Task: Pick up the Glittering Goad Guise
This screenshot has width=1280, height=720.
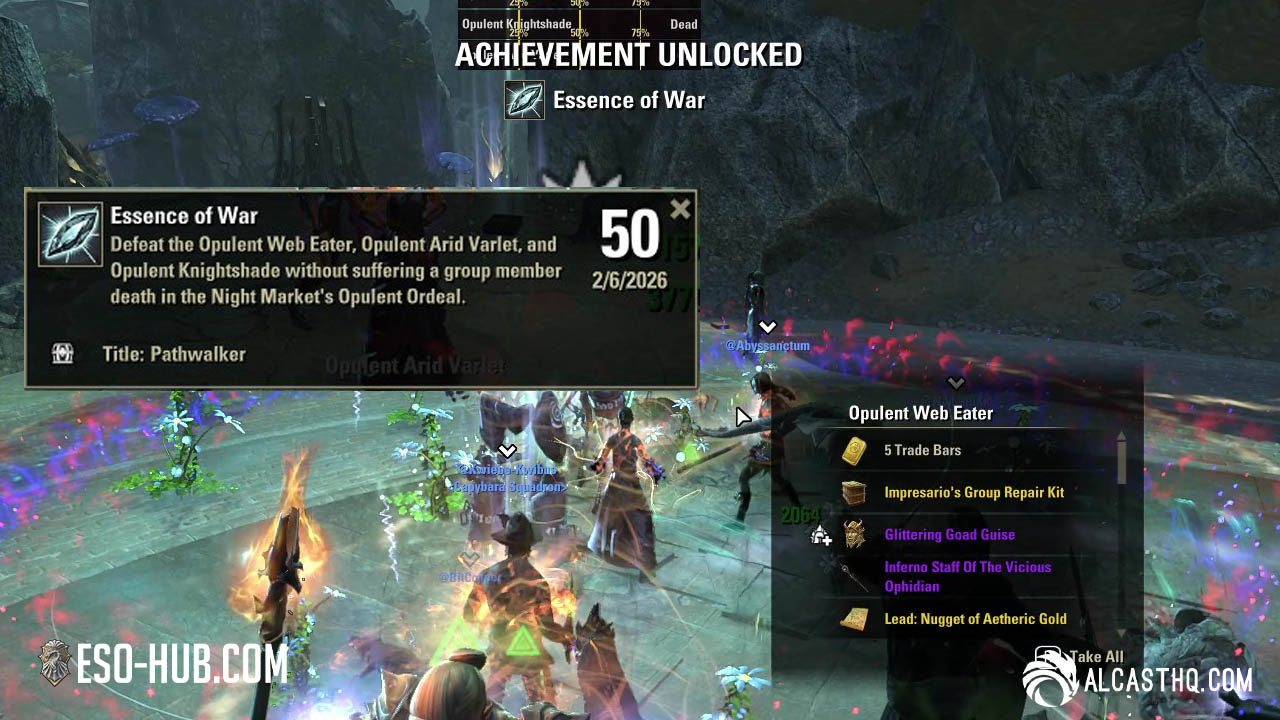Action: click(x=949, y=535)
